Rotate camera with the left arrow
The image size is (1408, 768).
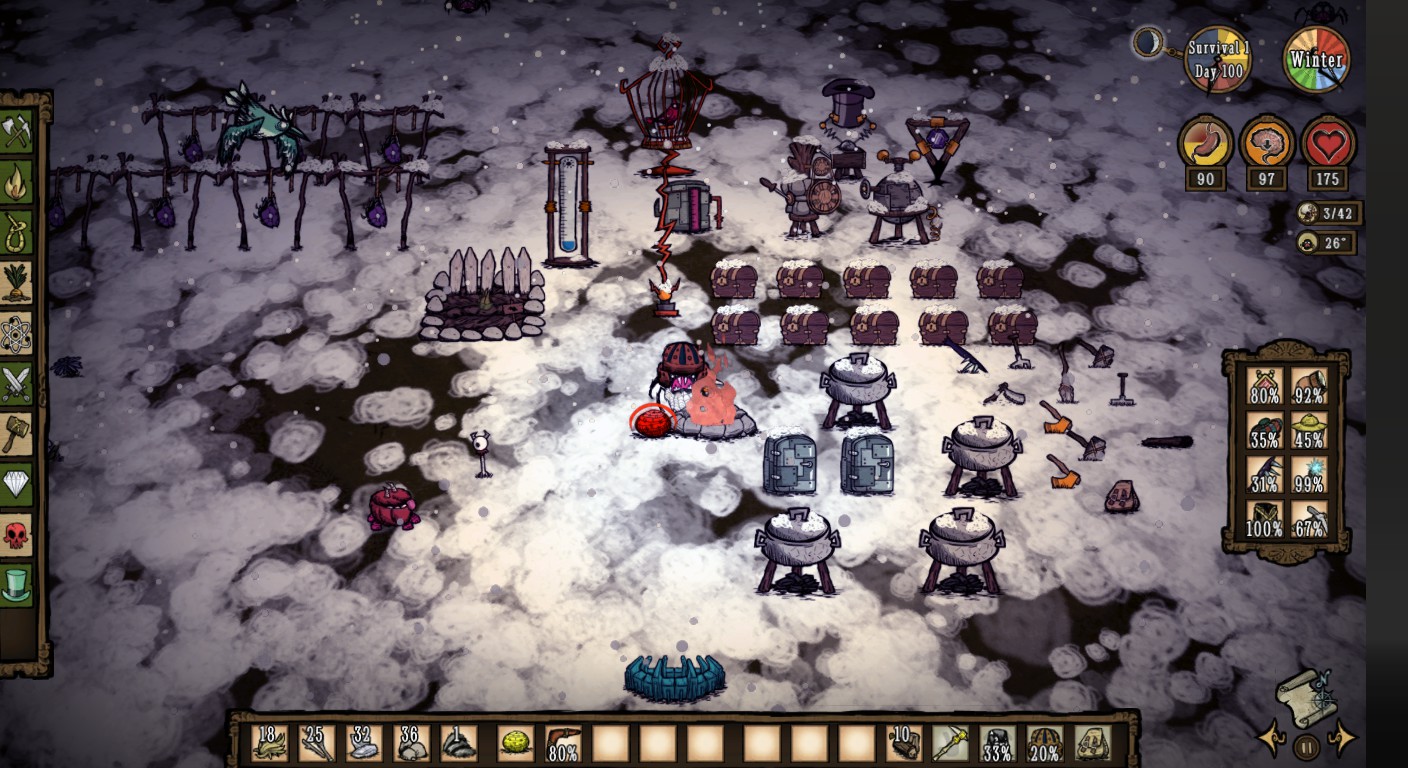click(x=1271, y=740)
